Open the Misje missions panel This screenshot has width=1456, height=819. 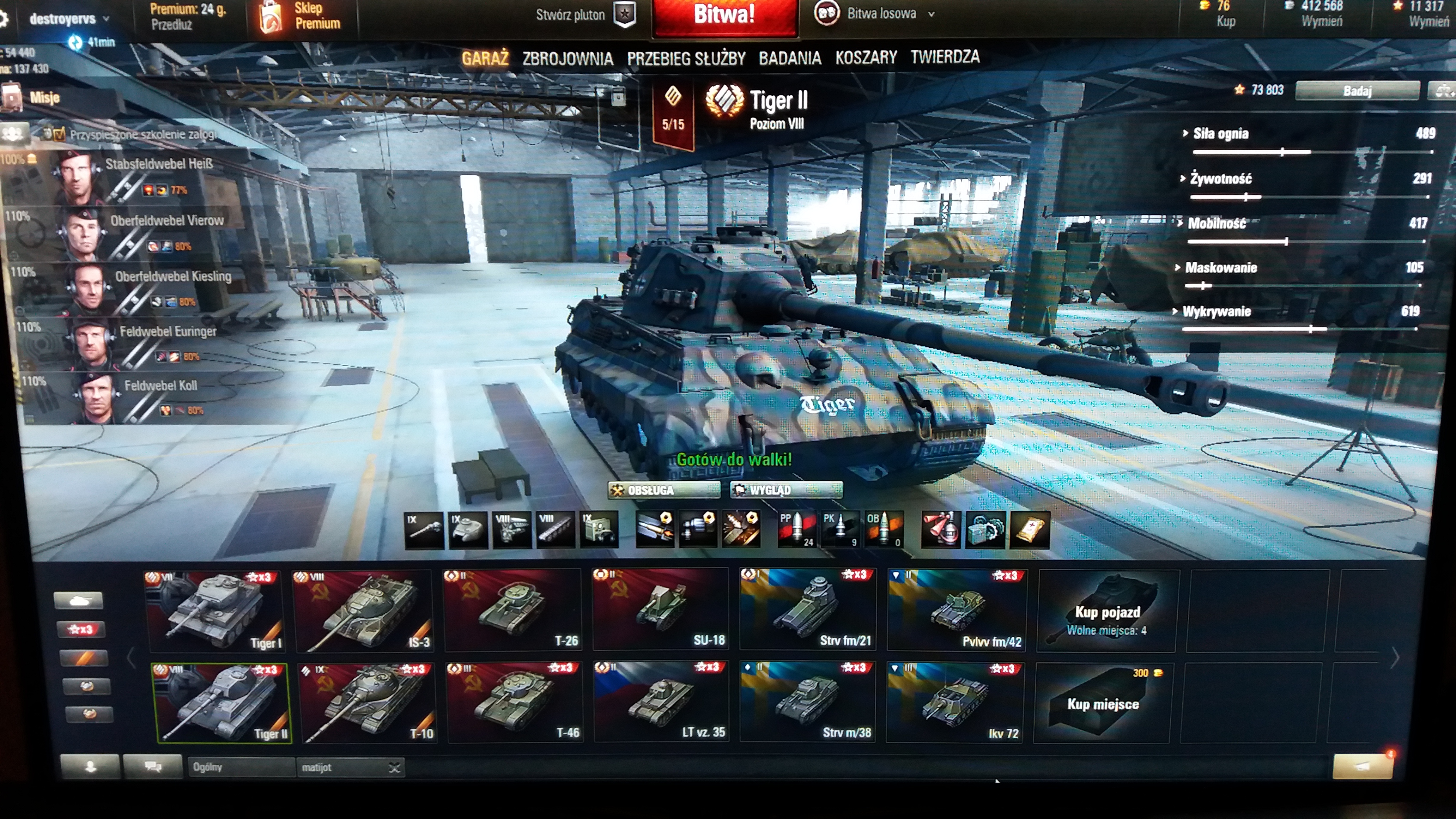tap(44, 98)
